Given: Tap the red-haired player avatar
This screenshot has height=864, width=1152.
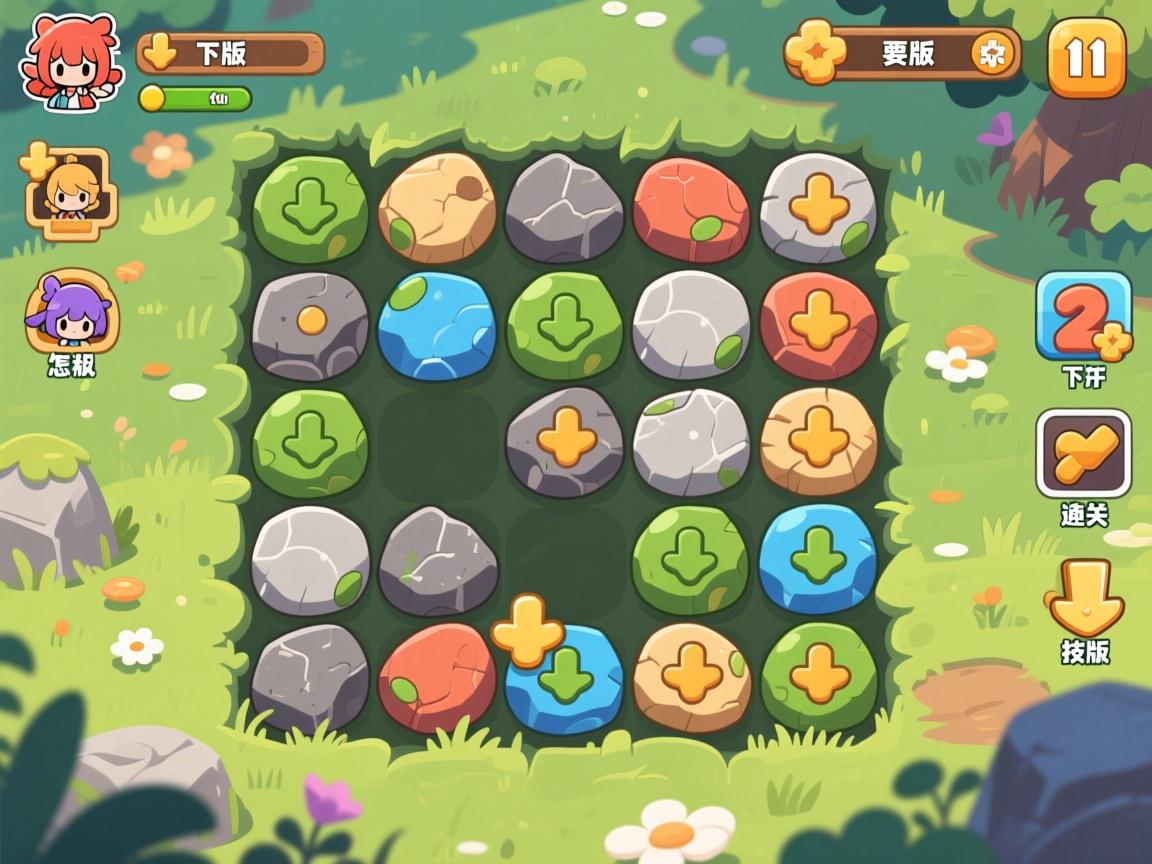Looking at the screenshot, I should coord(66,62).
